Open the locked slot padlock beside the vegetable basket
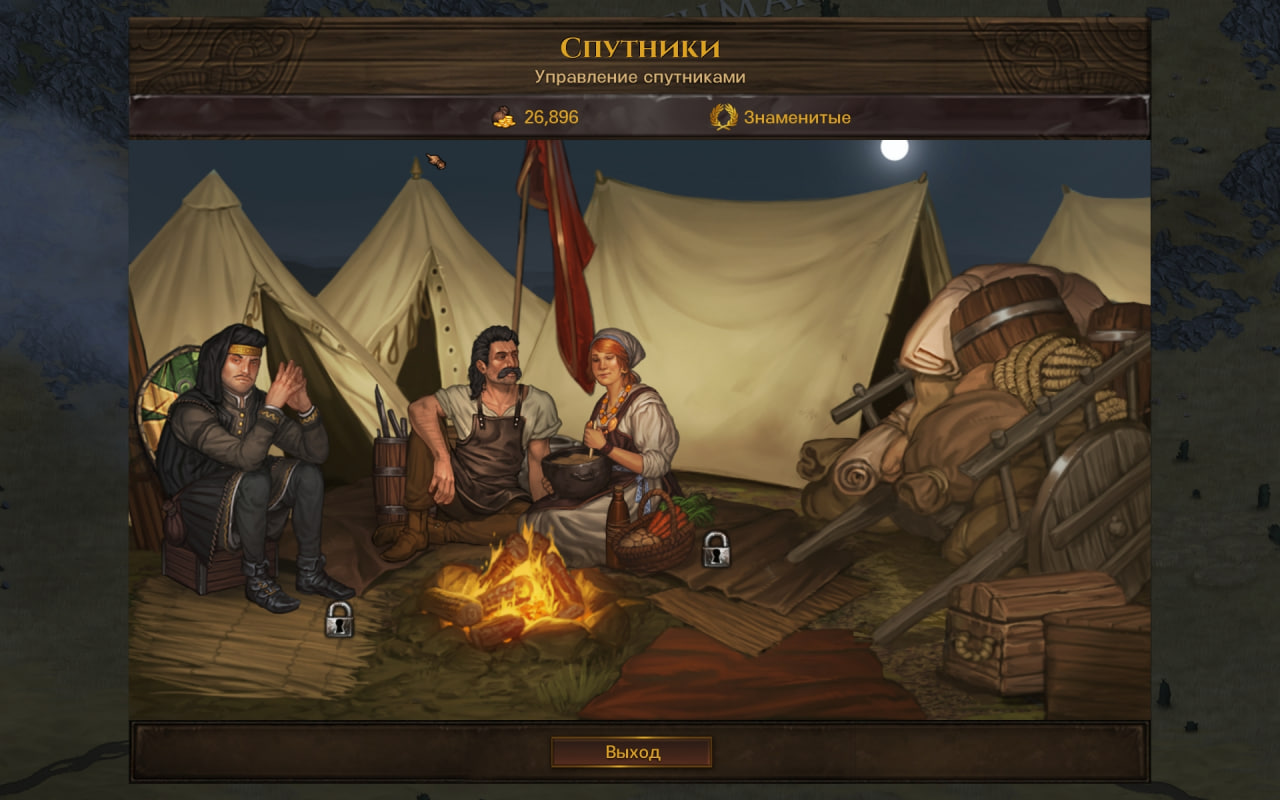This screenshot has width=1280, height=800. pos(715,550)
